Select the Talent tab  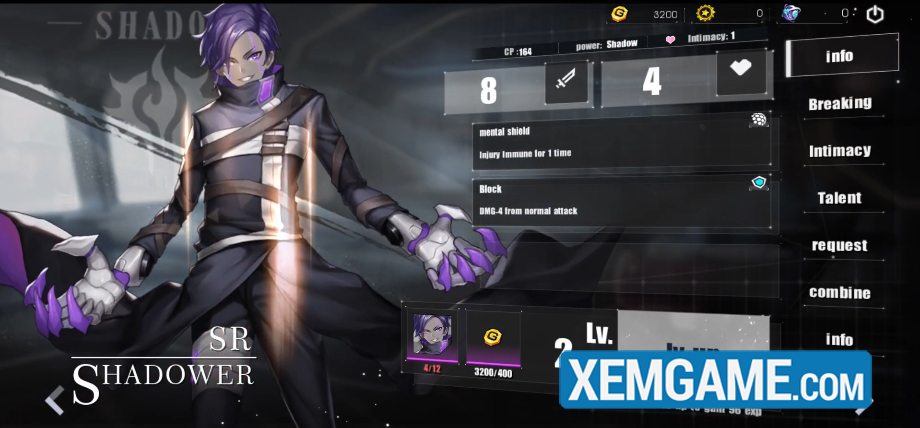click(840, 198)
